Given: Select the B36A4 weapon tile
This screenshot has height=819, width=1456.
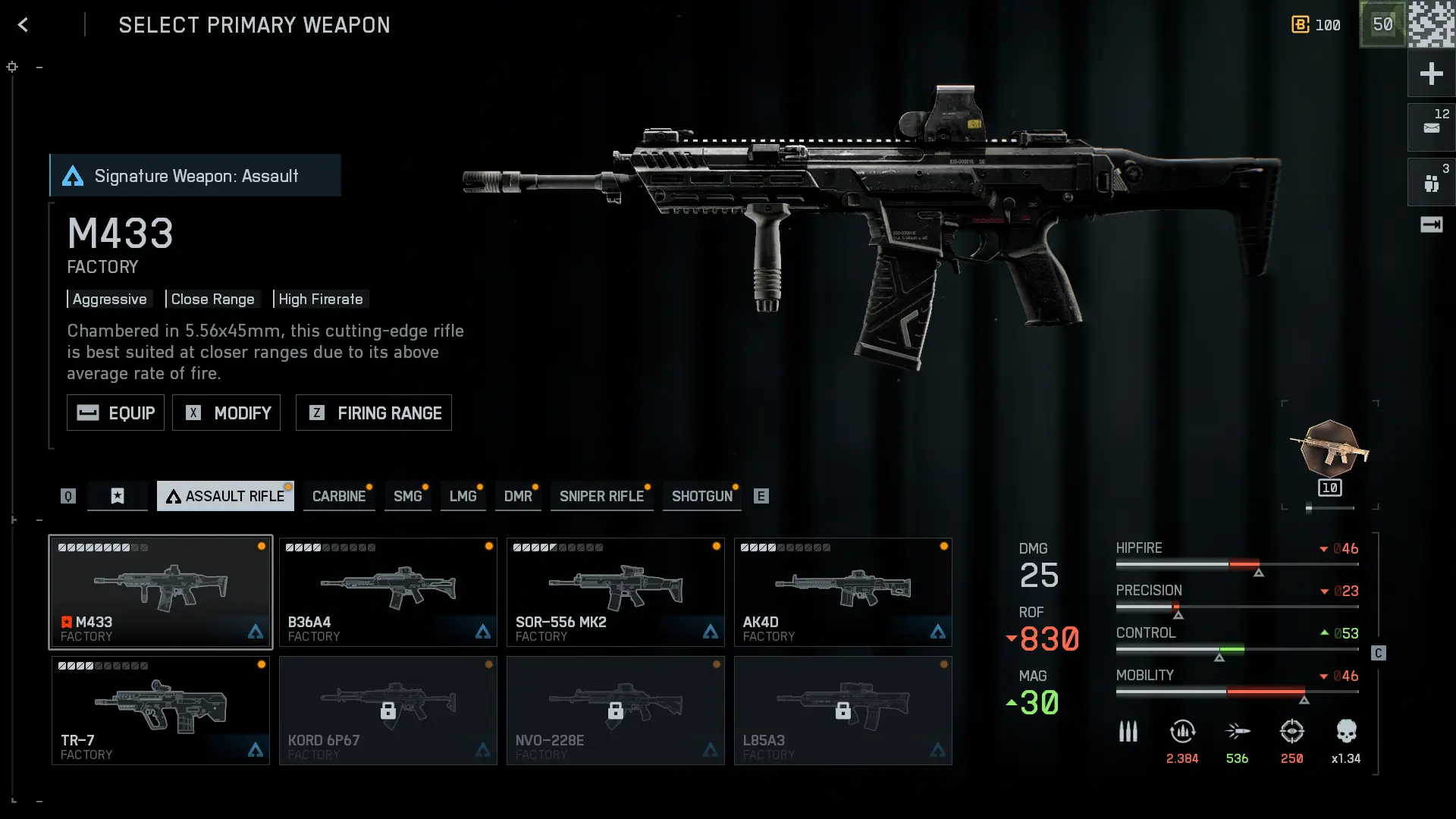Looking at the screenshot, I should 388,592.
